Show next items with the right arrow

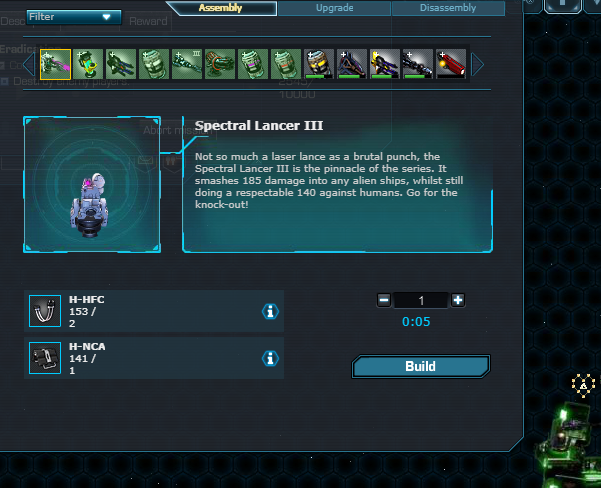point(478,65)
